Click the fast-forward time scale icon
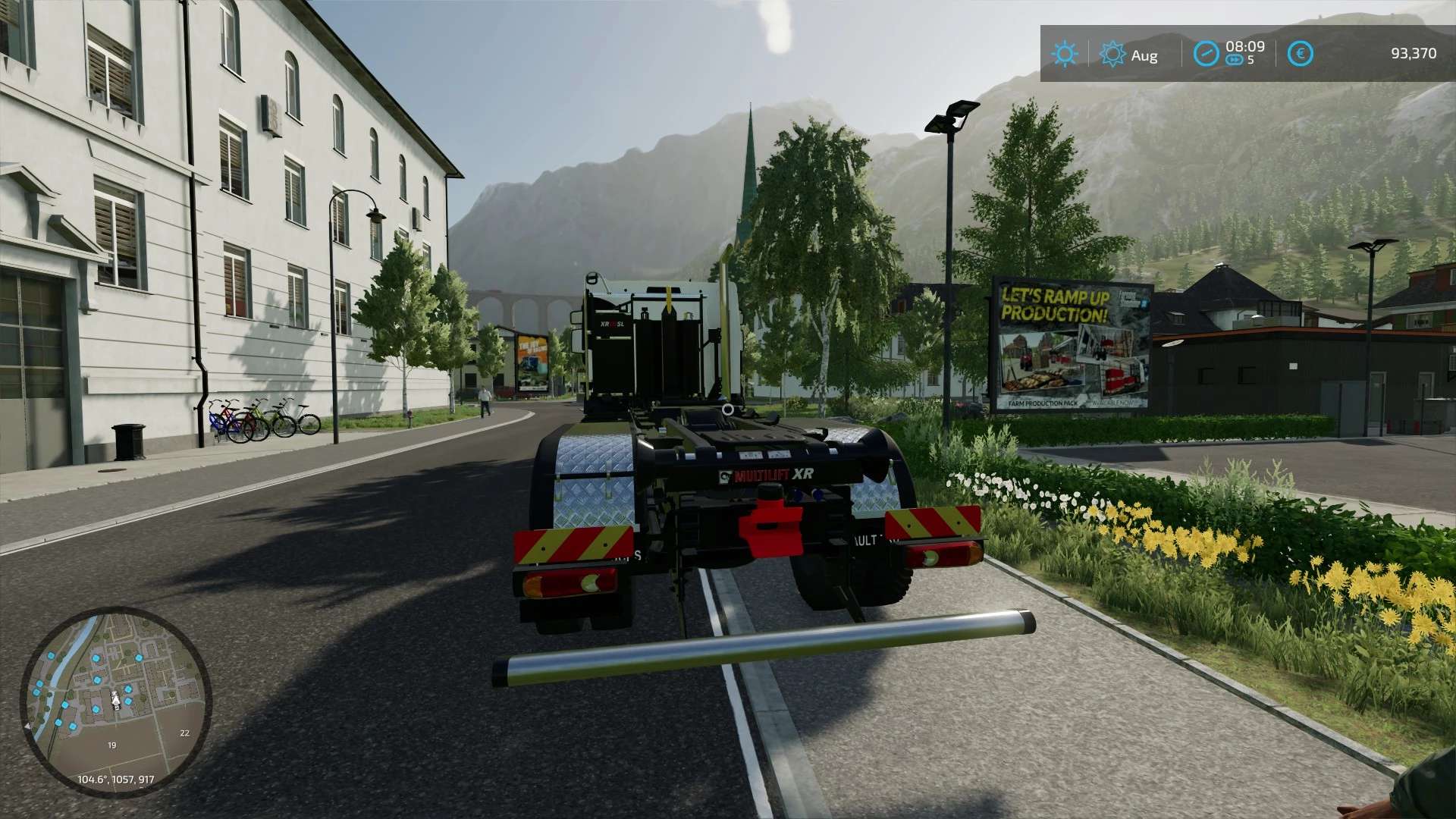The height and width of the screenshot is (819, 1456). (x=1234, y=61)
